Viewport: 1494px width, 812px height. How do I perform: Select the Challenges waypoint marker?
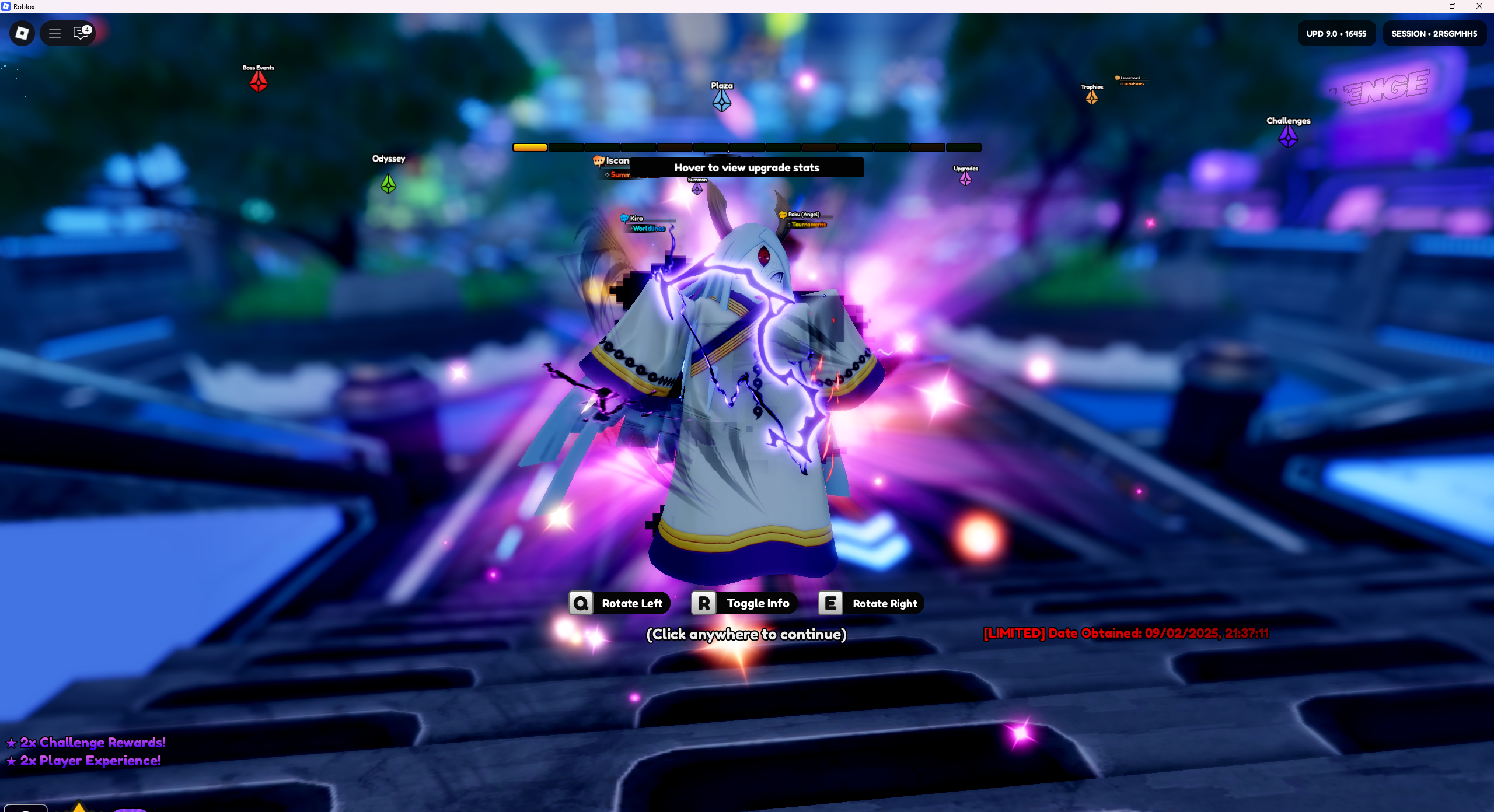click(x=1288, y=136)
